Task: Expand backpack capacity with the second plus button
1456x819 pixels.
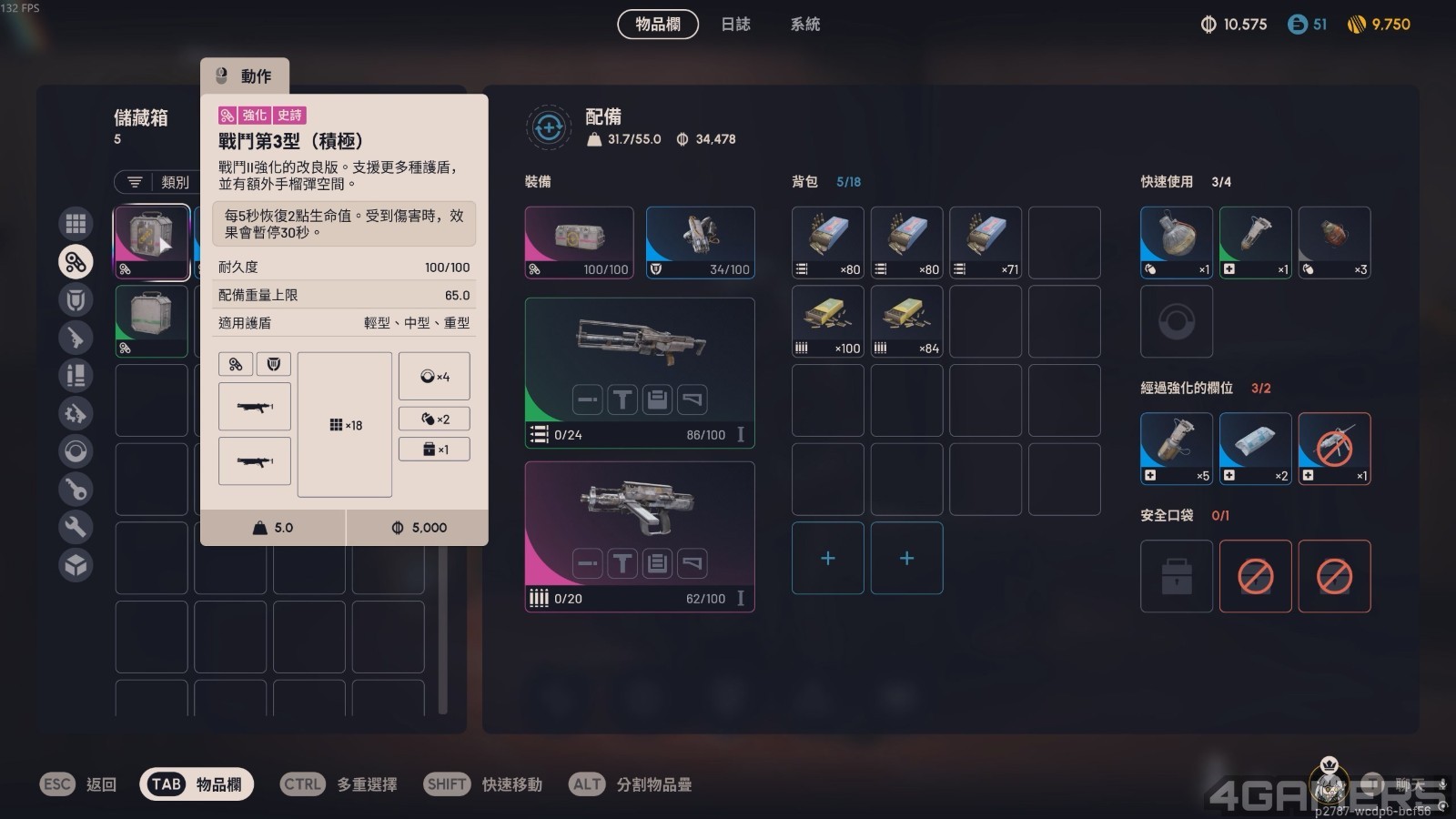Action: click(x=906, y=559)
